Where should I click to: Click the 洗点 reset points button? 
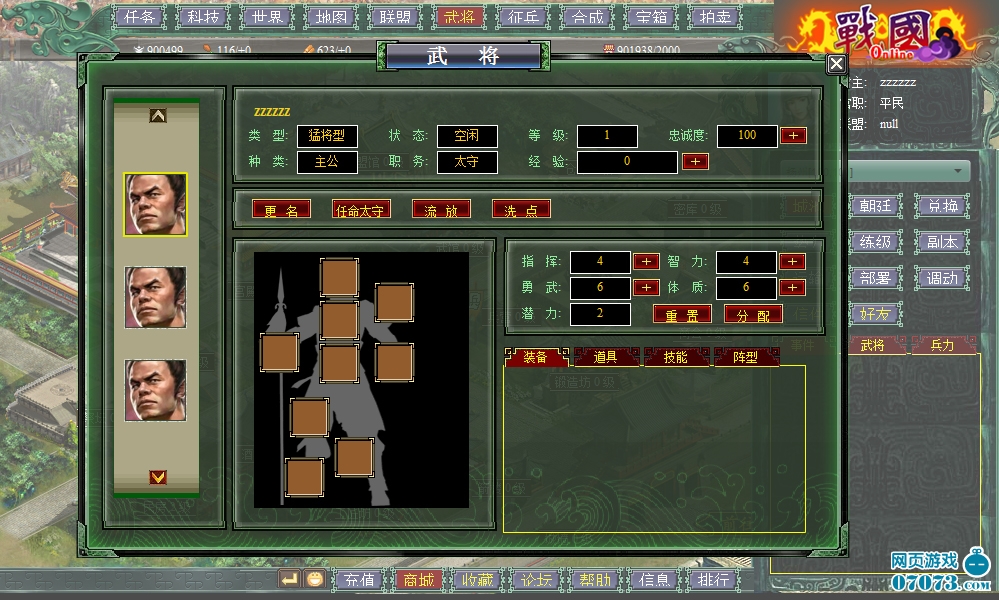click(x=521, y=209)
